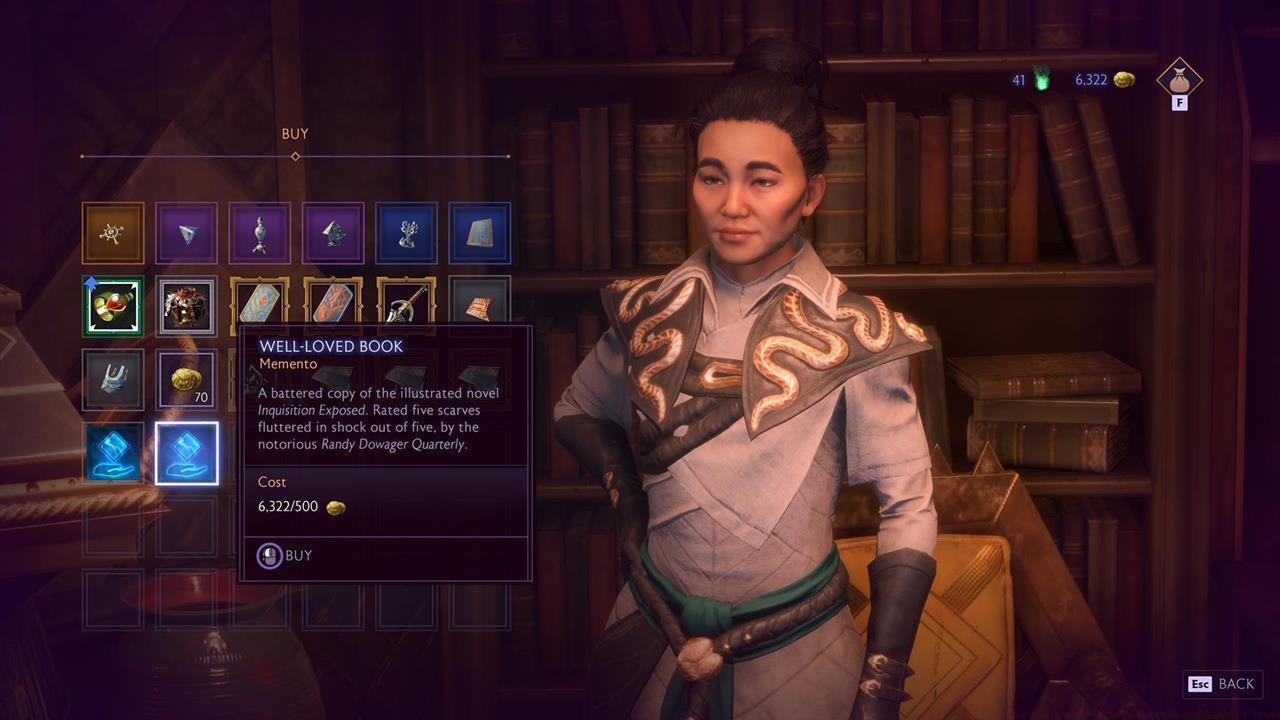1280x720 pixels.
Task: Select the red fish lure with green highlight
Action: [112, 305]
